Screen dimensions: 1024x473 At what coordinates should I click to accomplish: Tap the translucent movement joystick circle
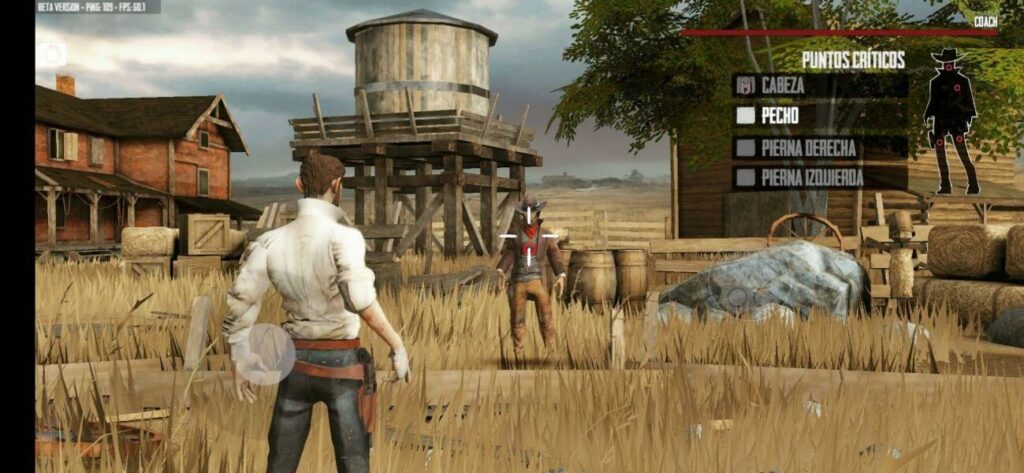pyautogui.click(x=264, y=354)
